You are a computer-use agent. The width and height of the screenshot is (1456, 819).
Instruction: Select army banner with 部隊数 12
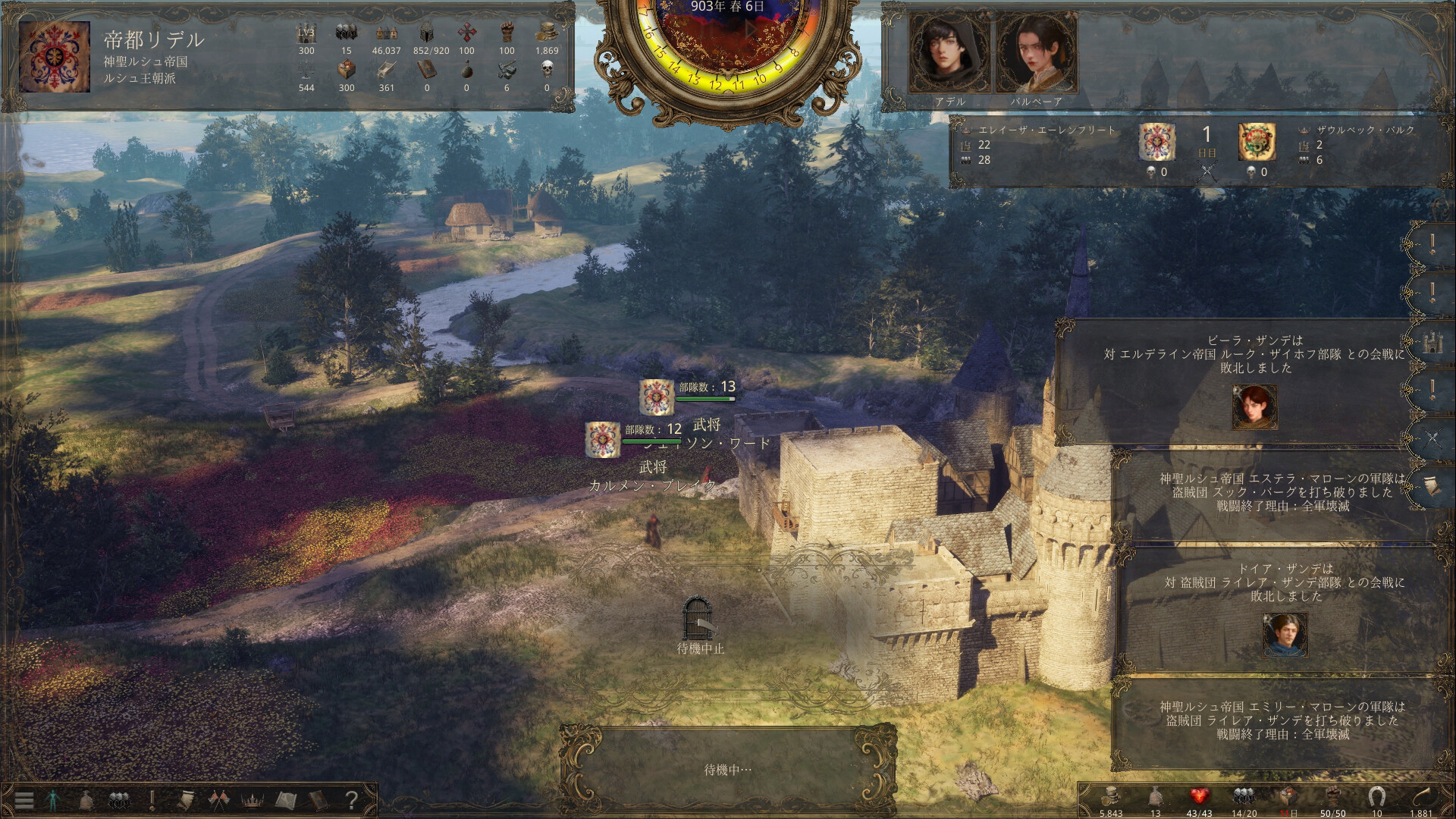point(603,439)
